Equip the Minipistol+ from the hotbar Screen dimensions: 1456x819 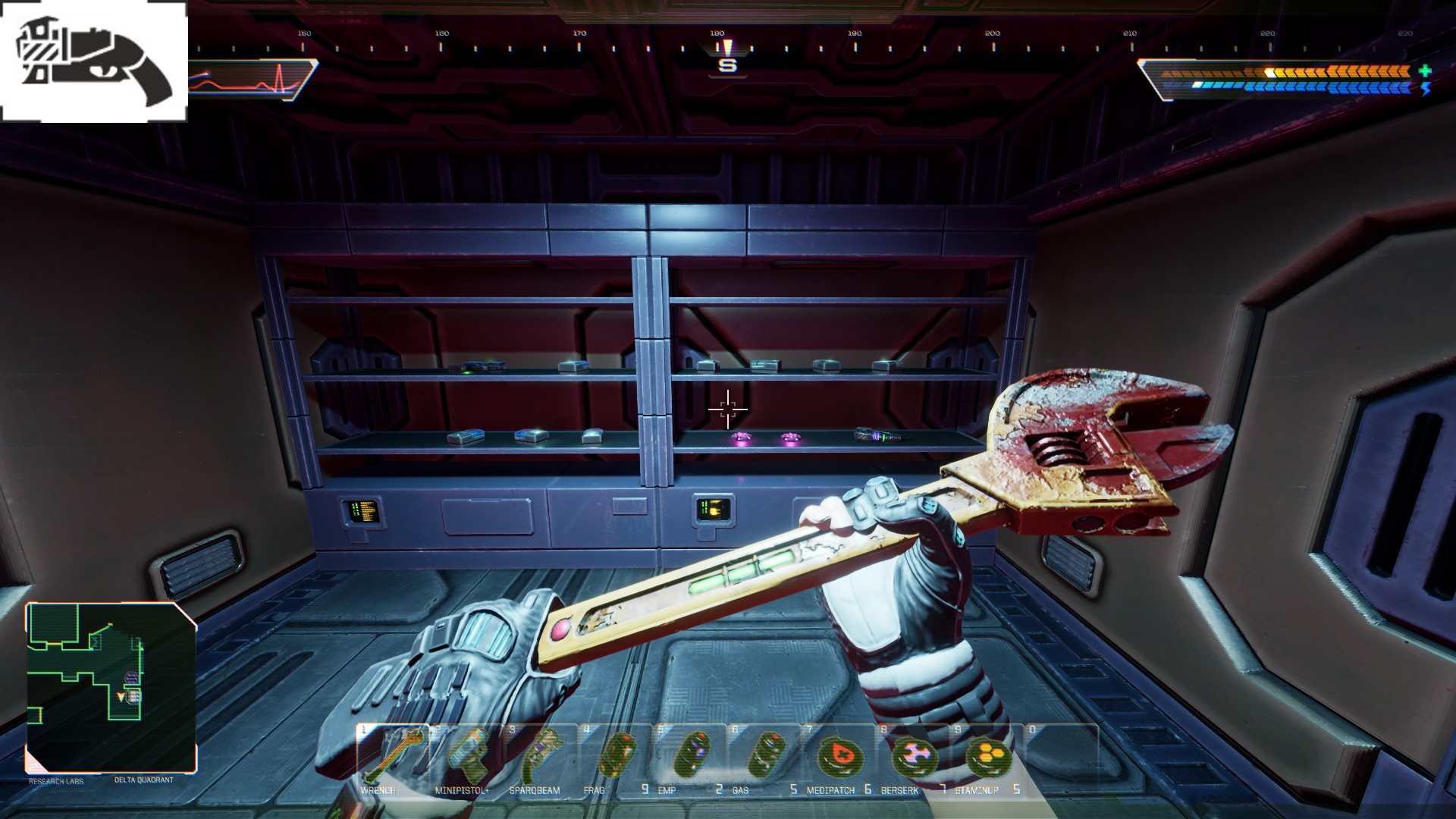(x=466, y=757)
